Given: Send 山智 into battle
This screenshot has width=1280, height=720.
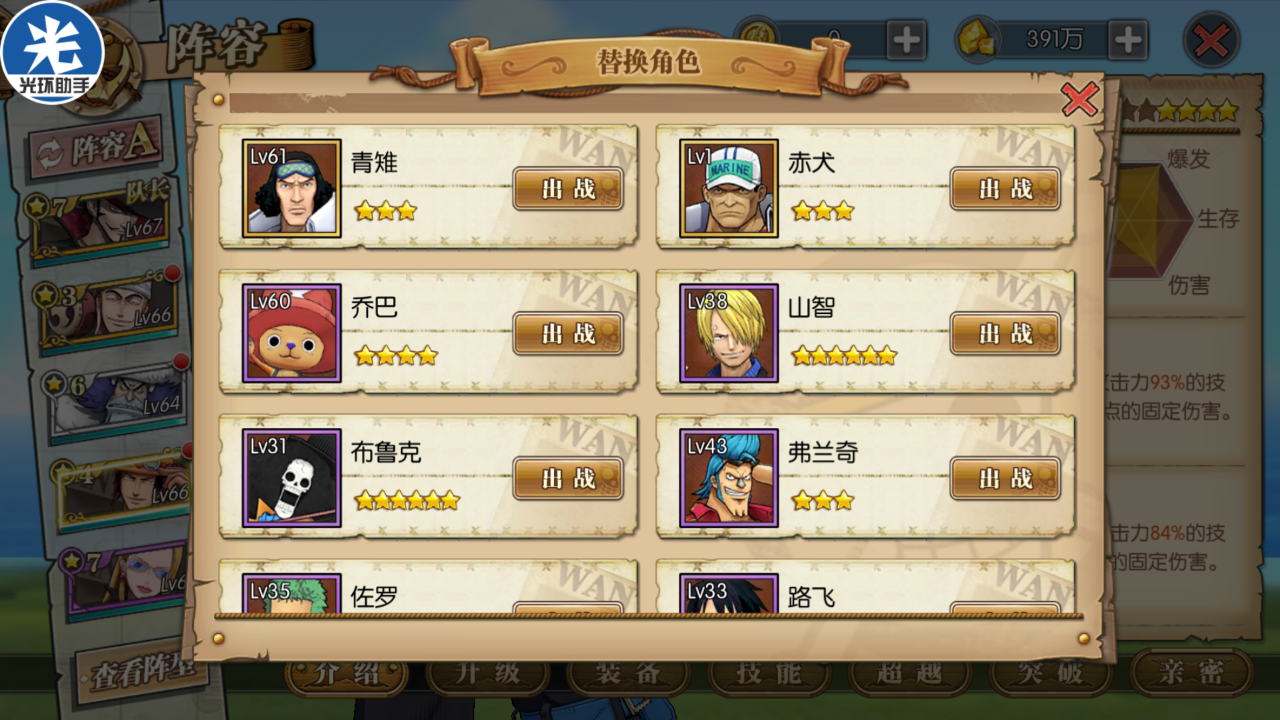Looking at the screenshot, I should pyautogui.click(x=1005, y=333).
